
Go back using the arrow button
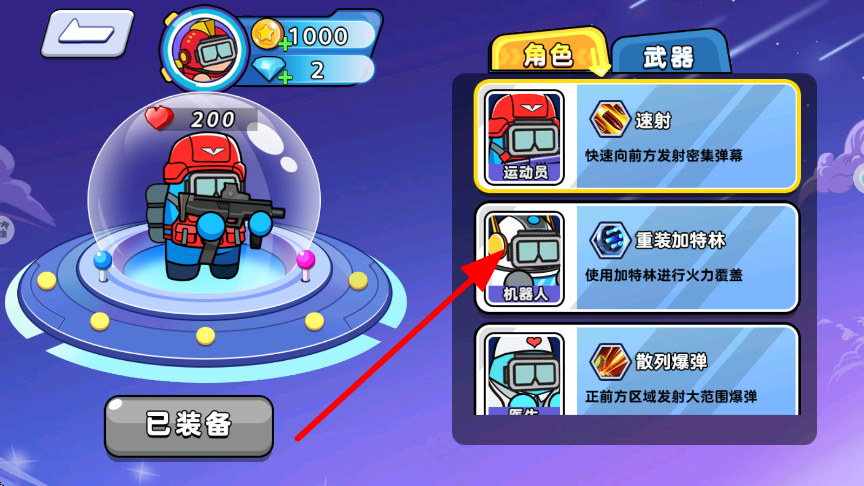[x=86, y=33]
